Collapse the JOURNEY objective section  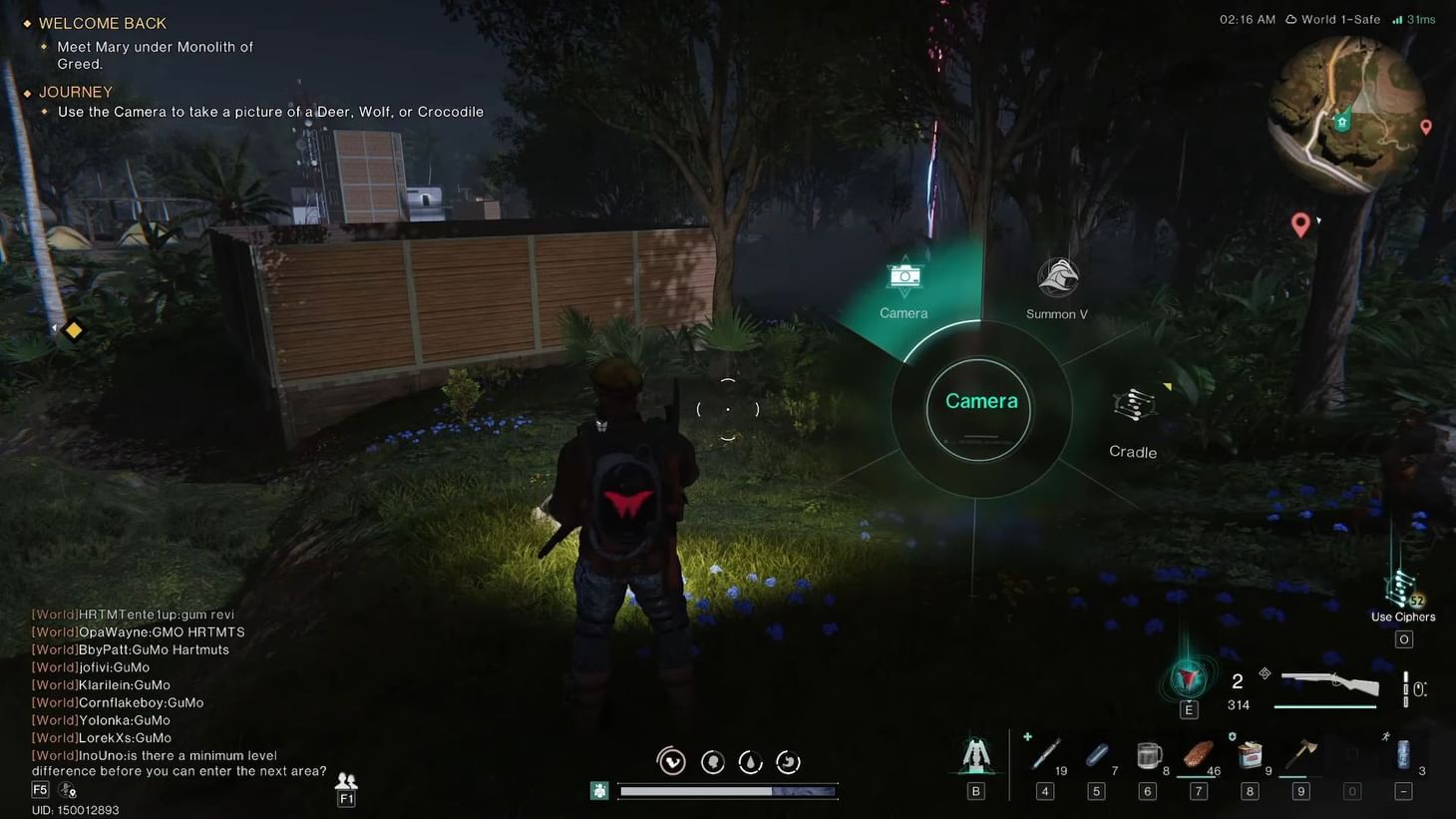tap(75, 91)
